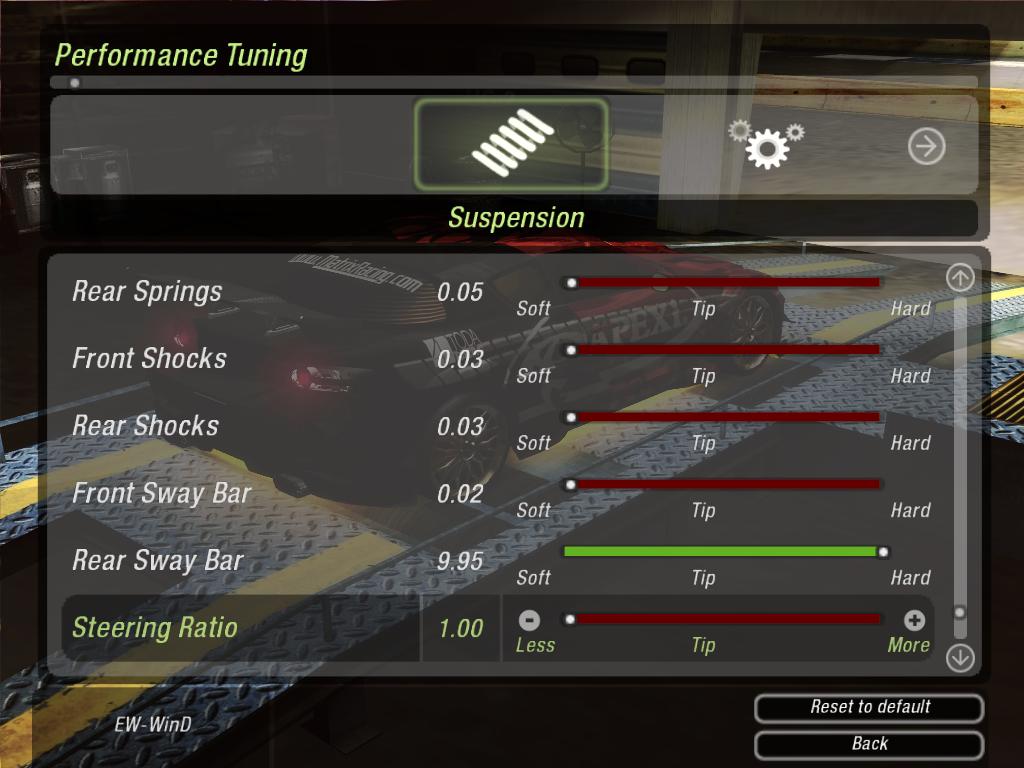Change the Front Sway Bar slider
Viewport: 1024px width, 768px height.
pos(722,484)
